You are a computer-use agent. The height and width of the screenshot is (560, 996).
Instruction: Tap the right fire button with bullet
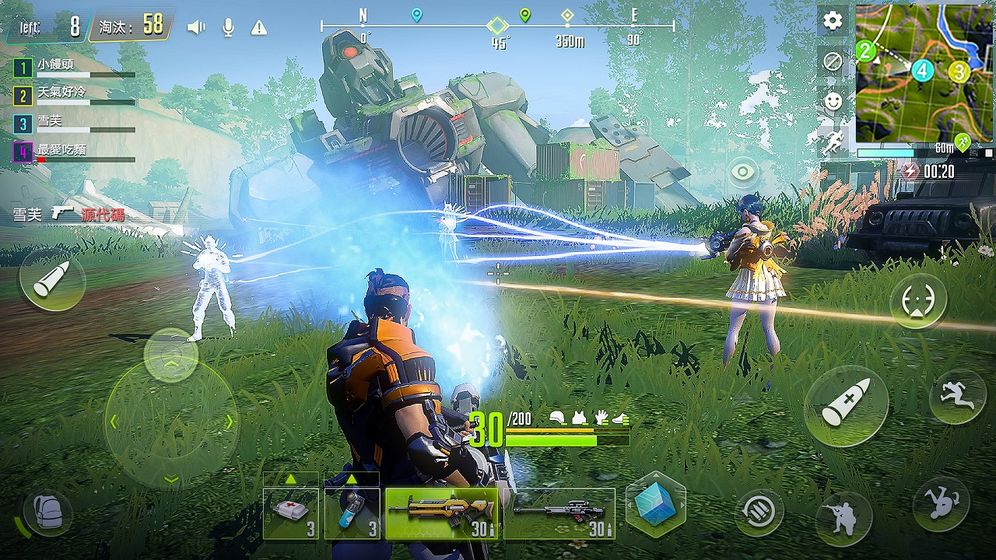pos(846,405)
